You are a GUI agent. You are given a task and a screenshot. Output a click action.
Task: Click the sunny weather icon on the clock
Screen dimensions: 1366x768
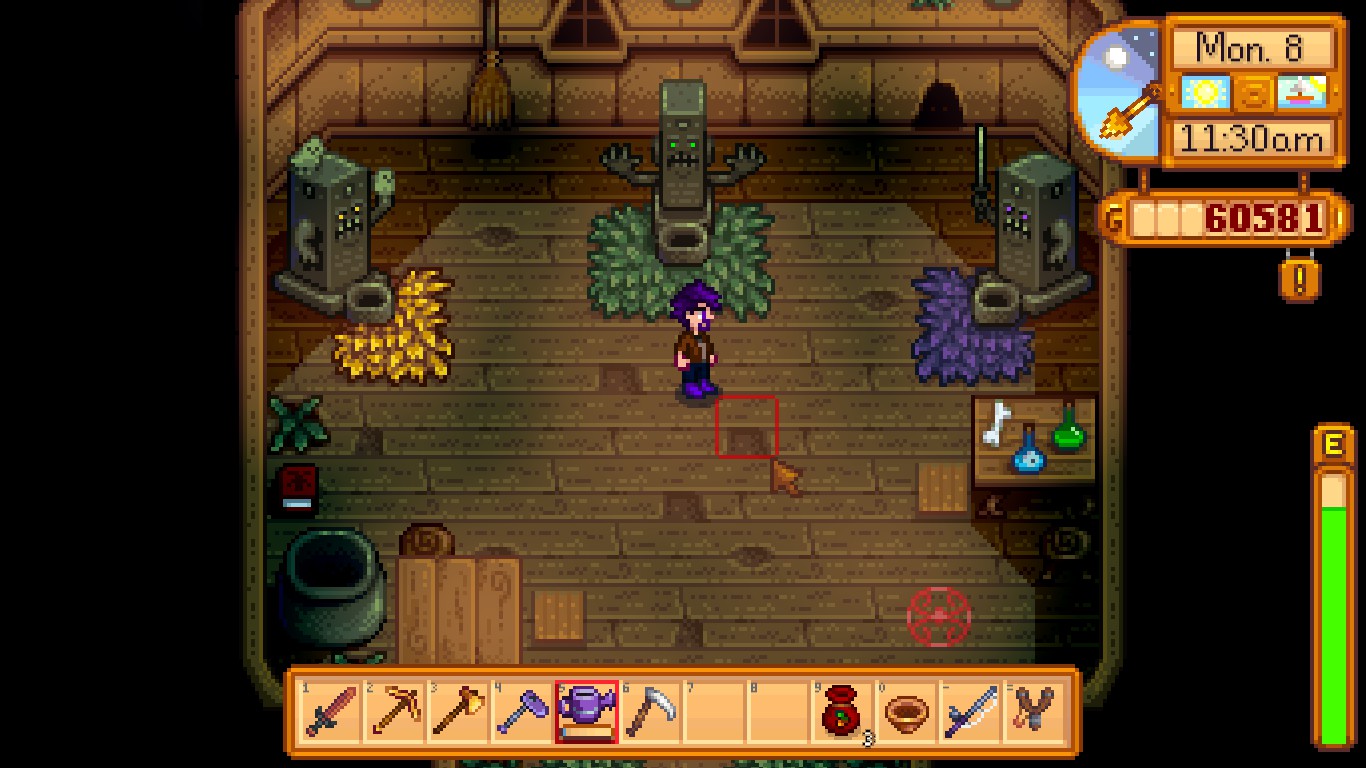pyautogui.click(x=1203, y=91)
